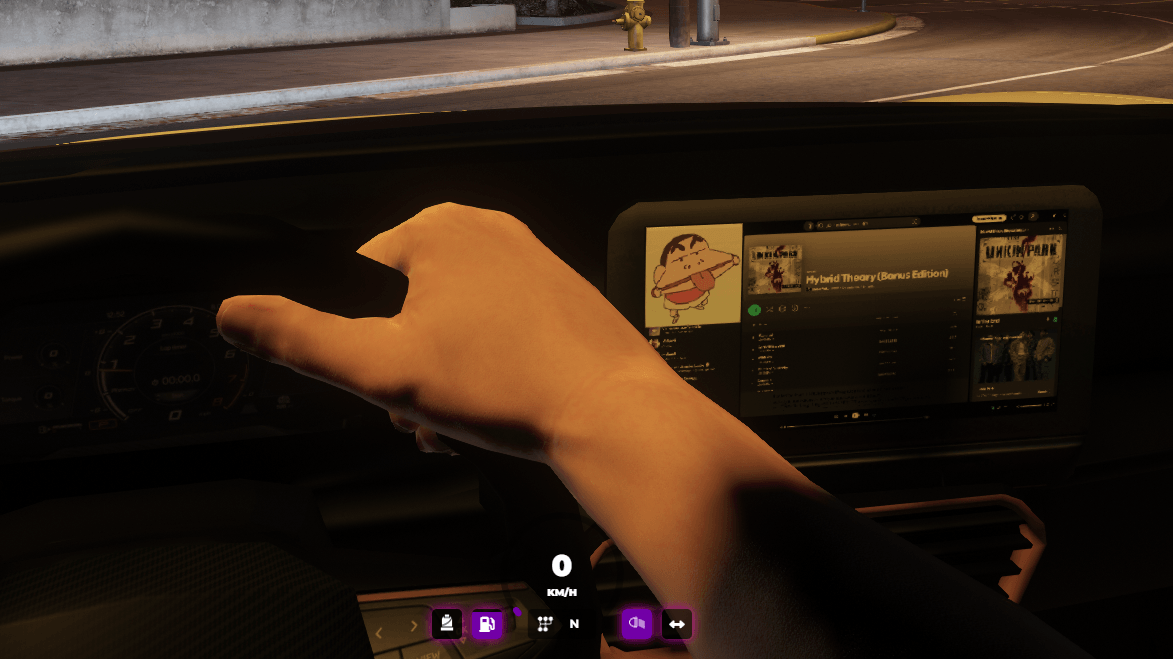Select the purple fuel pump icon
The height and width of the screenshot is (659, 1173).
pyautogui.click(x=487, y=624)
